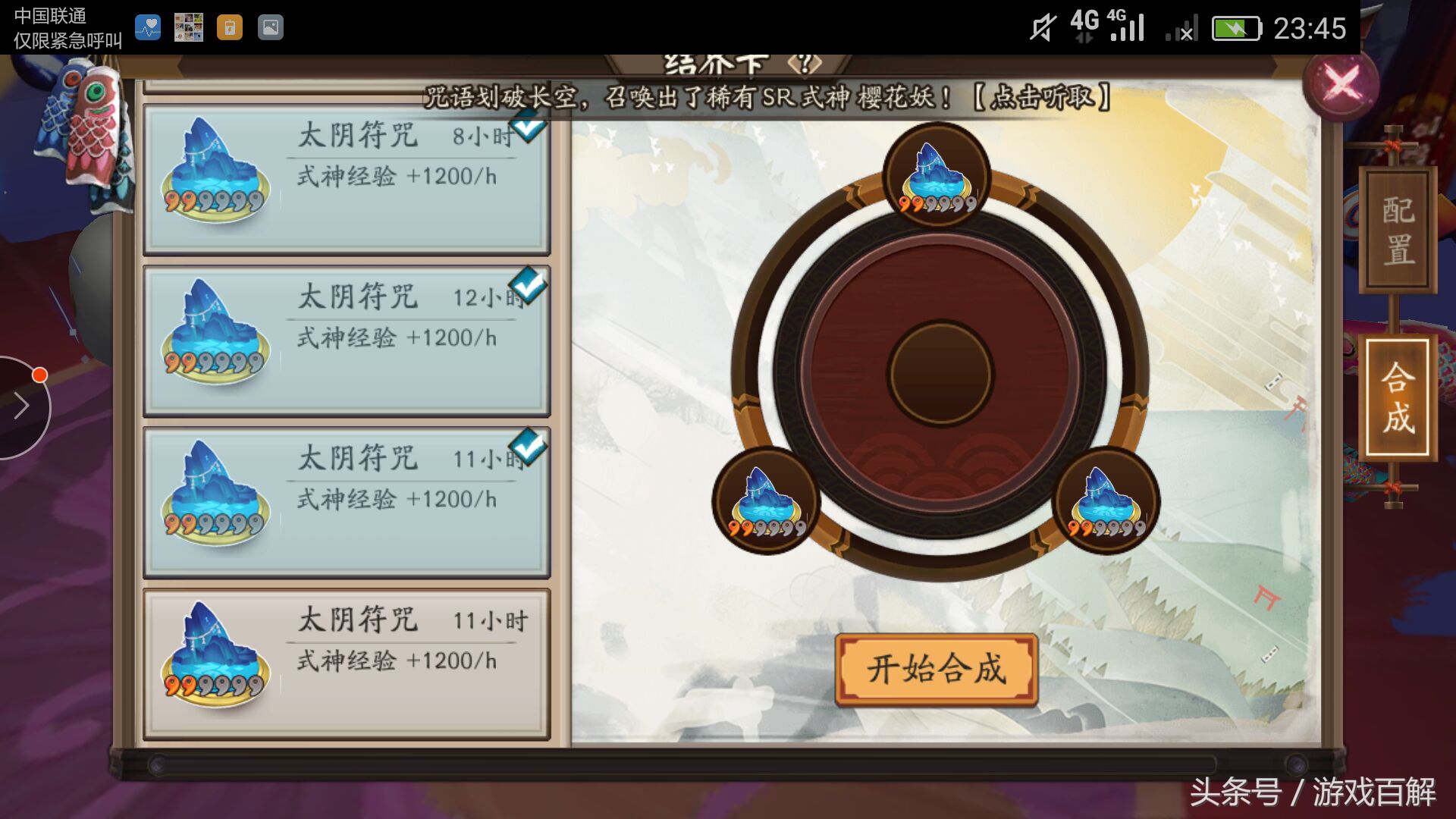This screenshot has height=819, width=1456.
Task: Click the heart notification icon in status bar
Action: click(149, 27)
